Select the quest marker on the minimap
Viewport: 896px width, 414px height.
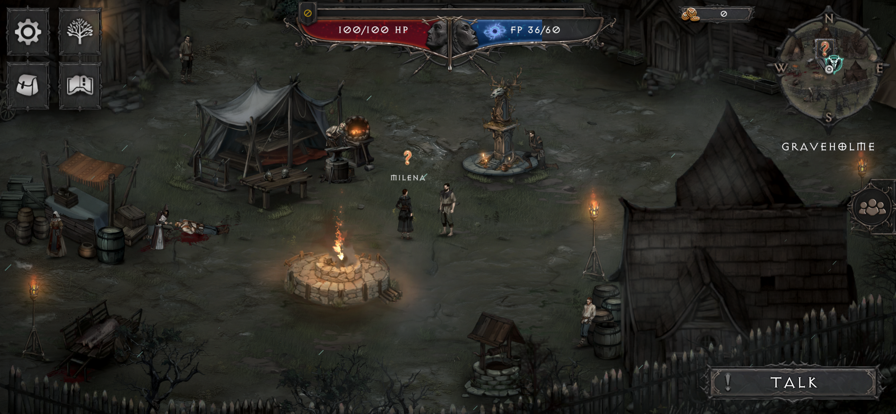[825, 47]
